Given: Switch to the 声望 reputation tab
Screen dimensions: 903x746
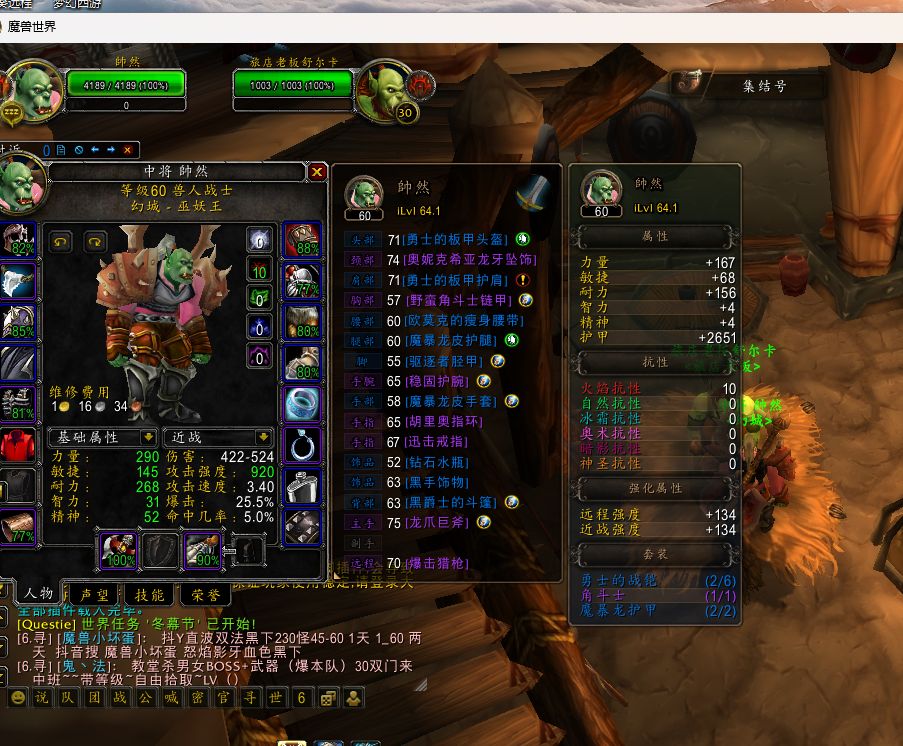Looking at the screenshot, I should tap(96, 594).
